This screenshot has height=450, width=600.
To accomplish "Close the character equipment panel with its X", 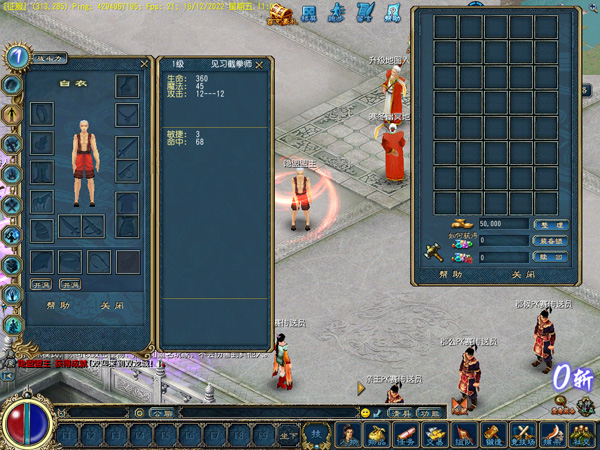I will coord(144,64).
